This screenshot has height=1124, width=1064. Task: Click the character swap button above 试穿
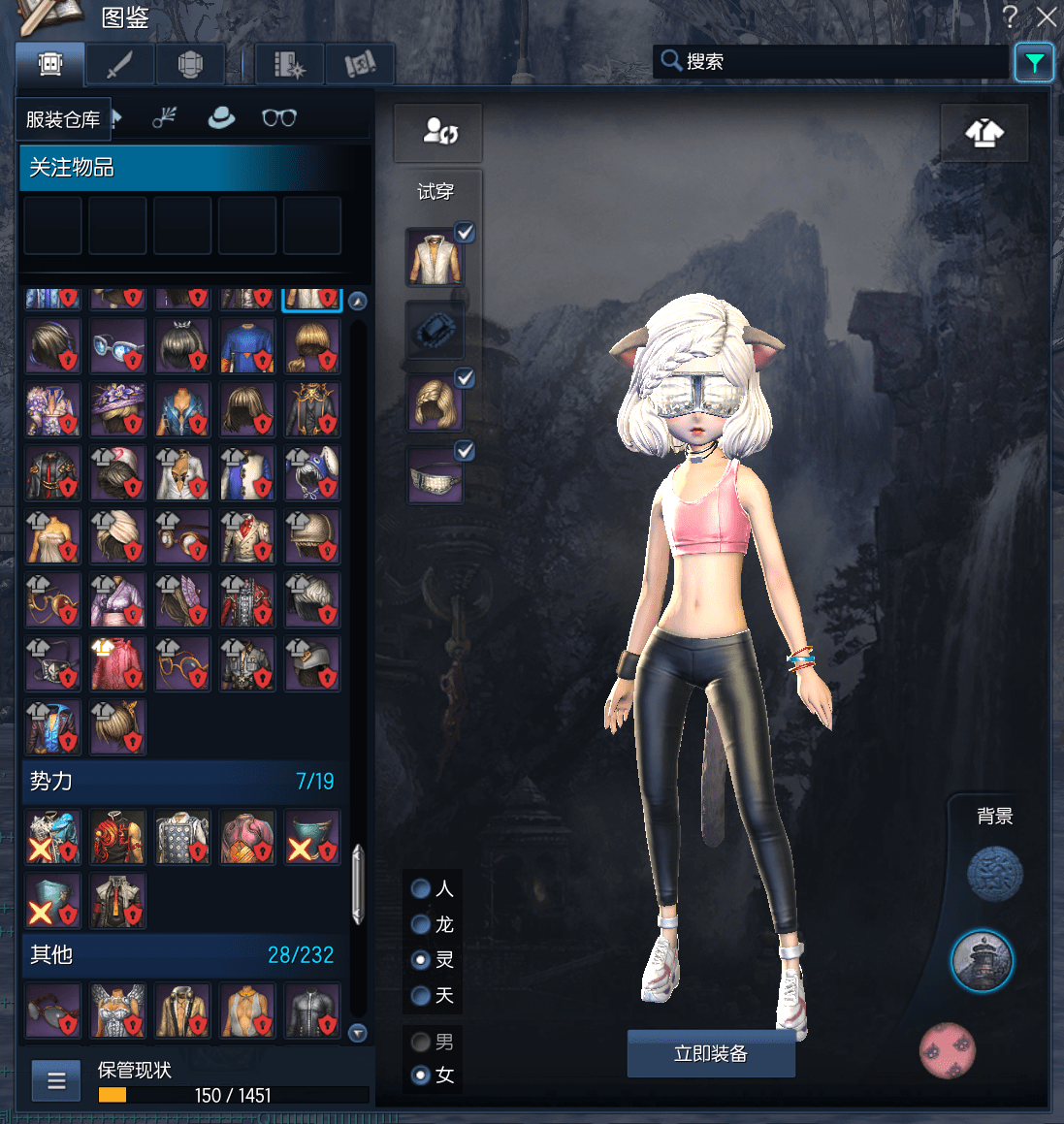438,132
